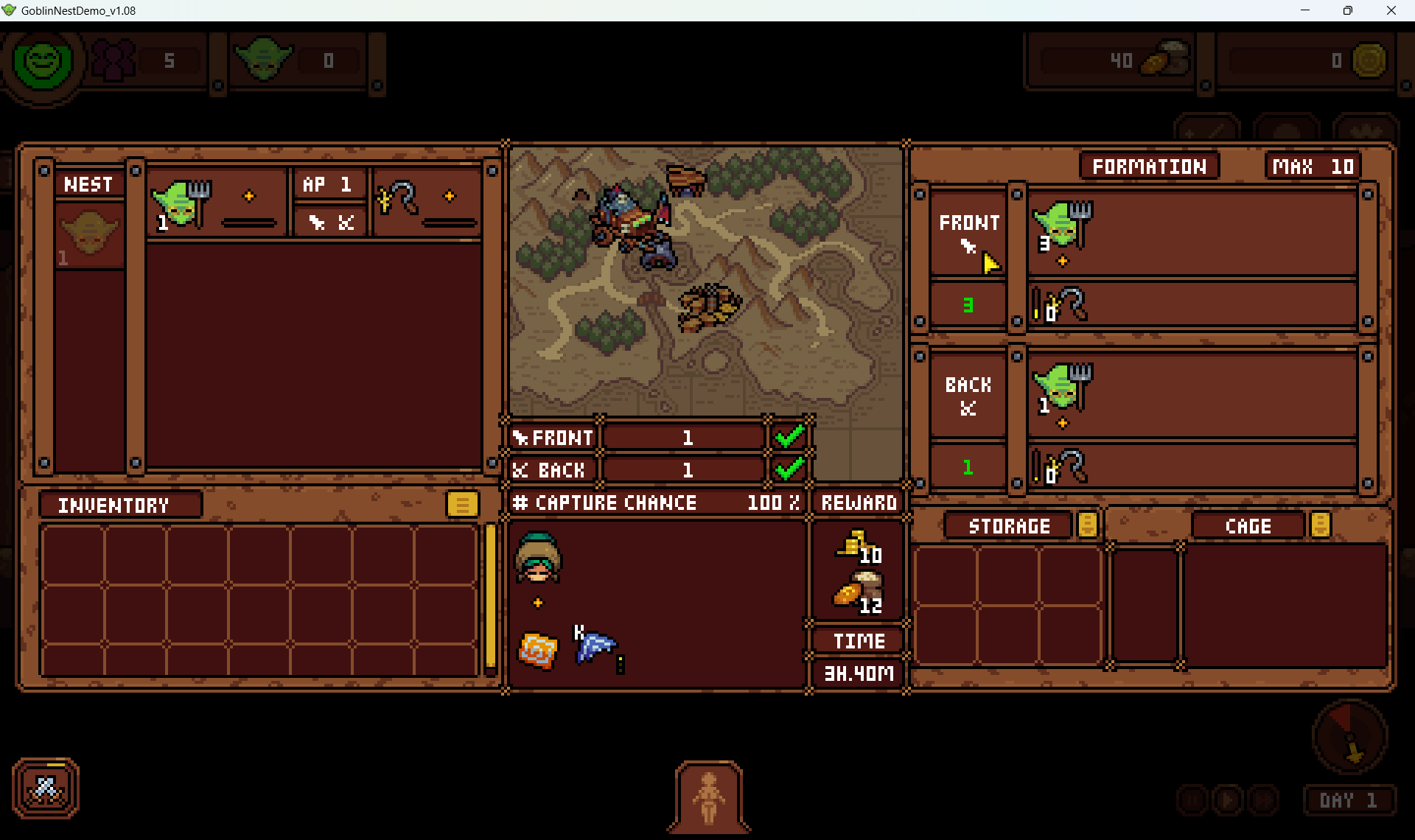Screen dimensions: 1415x840
Task: Toggle the yellow inventory list button
Action: 462,505
